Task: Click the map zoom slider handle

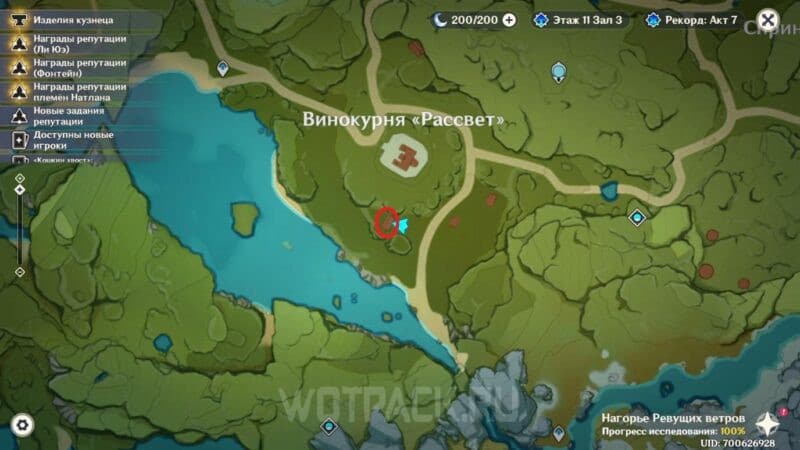Action: (x=19, y=190)
